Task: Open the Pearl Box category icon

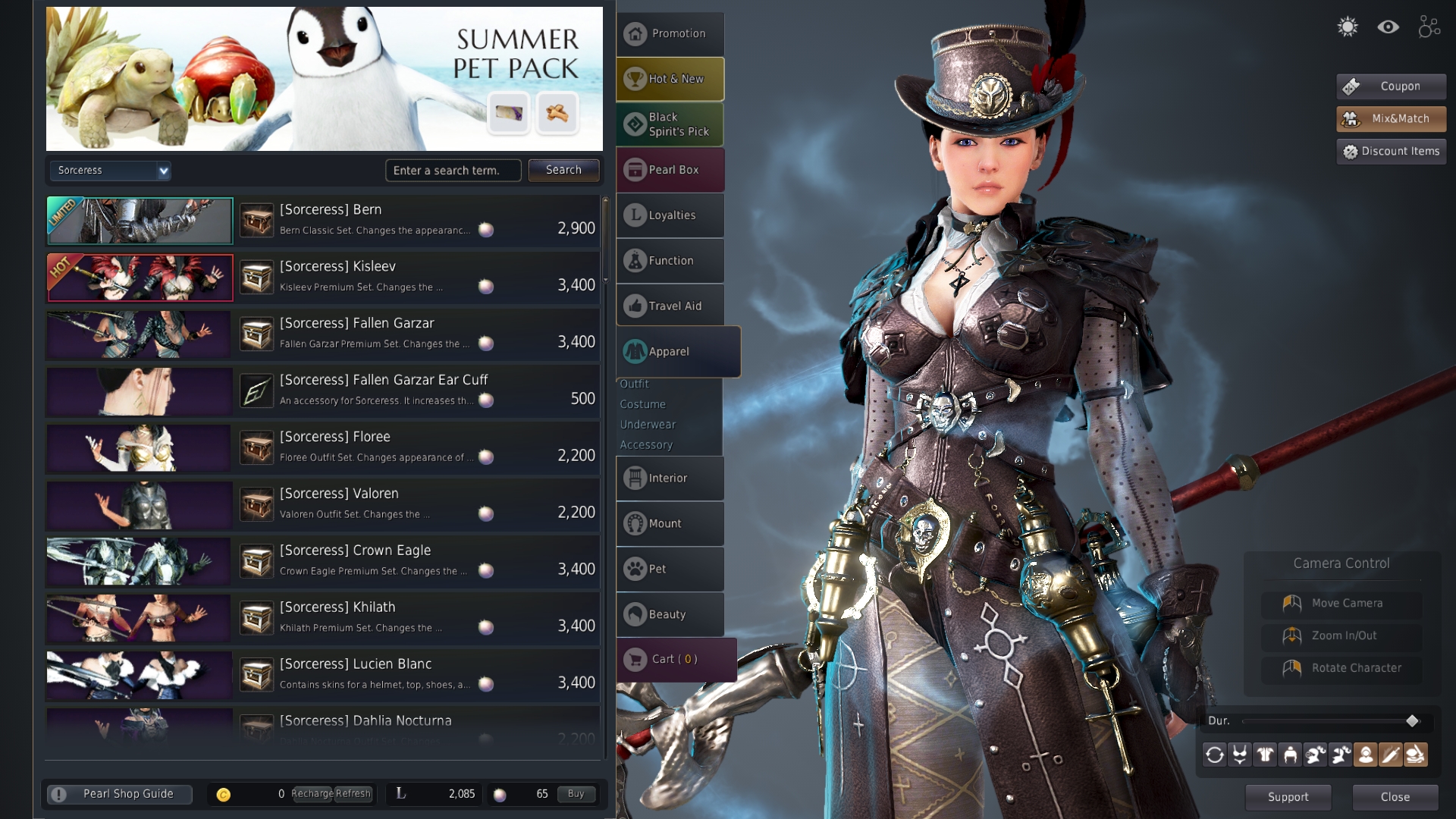Action: (x=670, y=169)
